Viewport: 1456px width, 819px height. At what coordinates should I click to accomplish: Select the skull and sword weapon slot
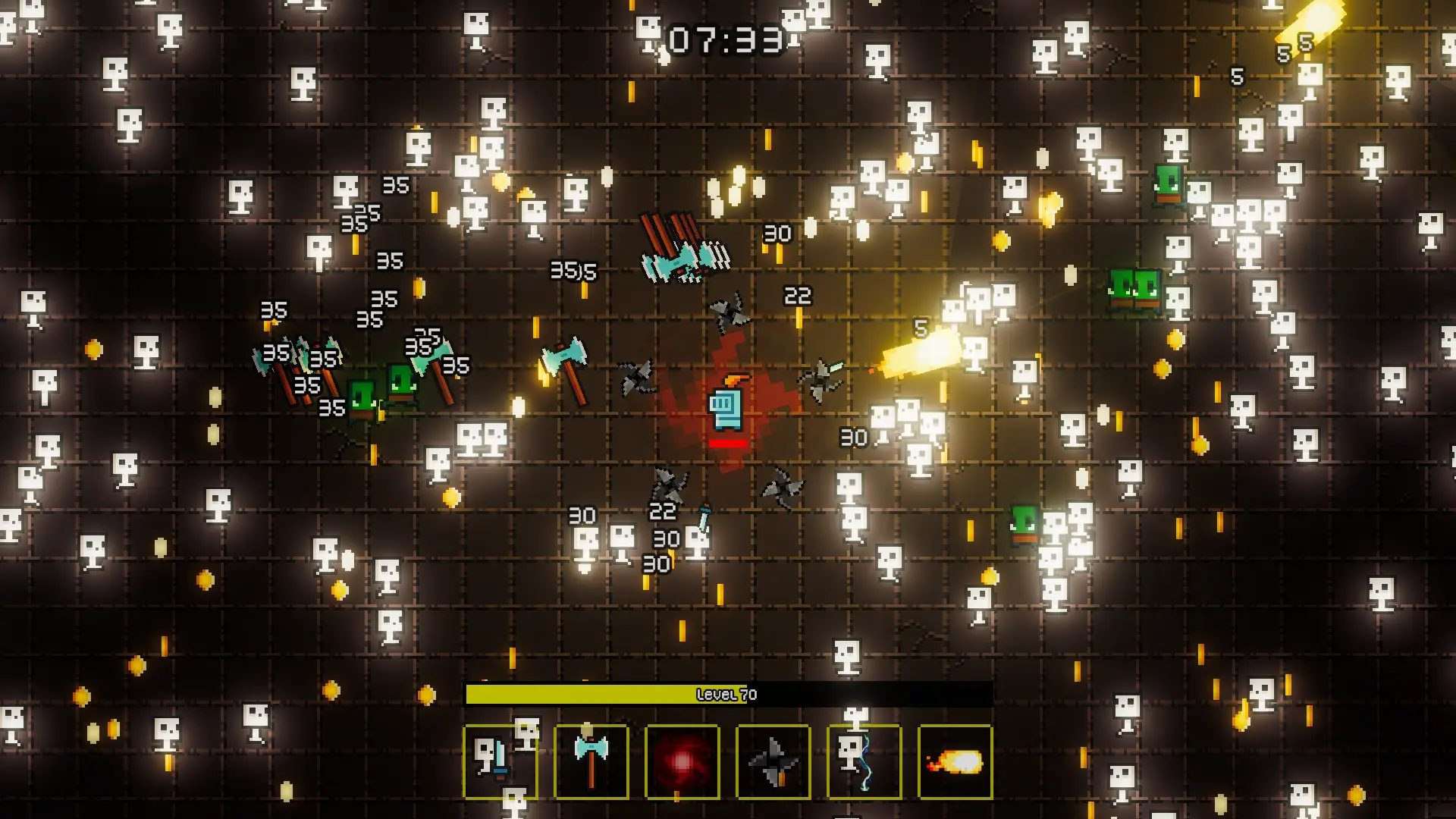pos(500,761)
